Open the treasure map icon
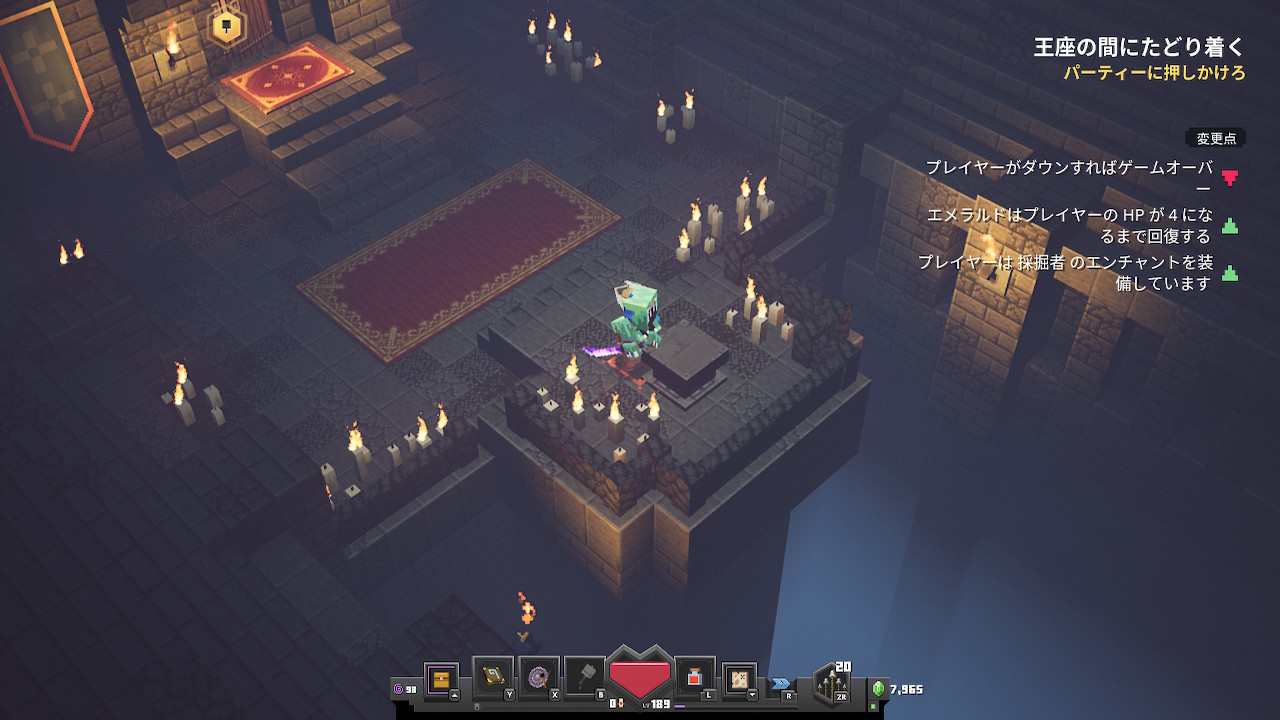The width and height of the screenshot is (1280, 720). point(739,679)
